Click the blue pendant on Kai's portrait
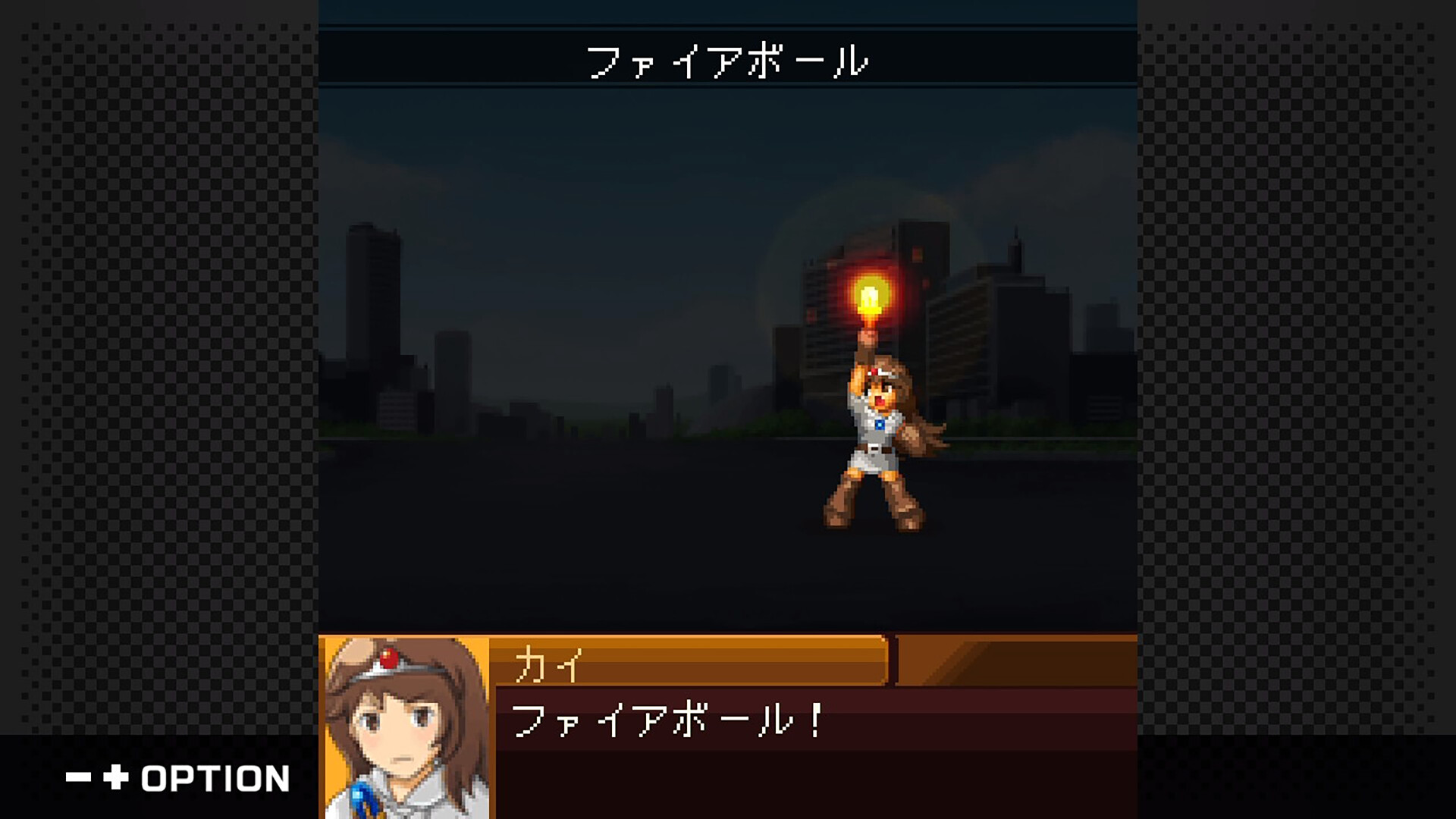The image size is (1456, 819). coord(362,796)
